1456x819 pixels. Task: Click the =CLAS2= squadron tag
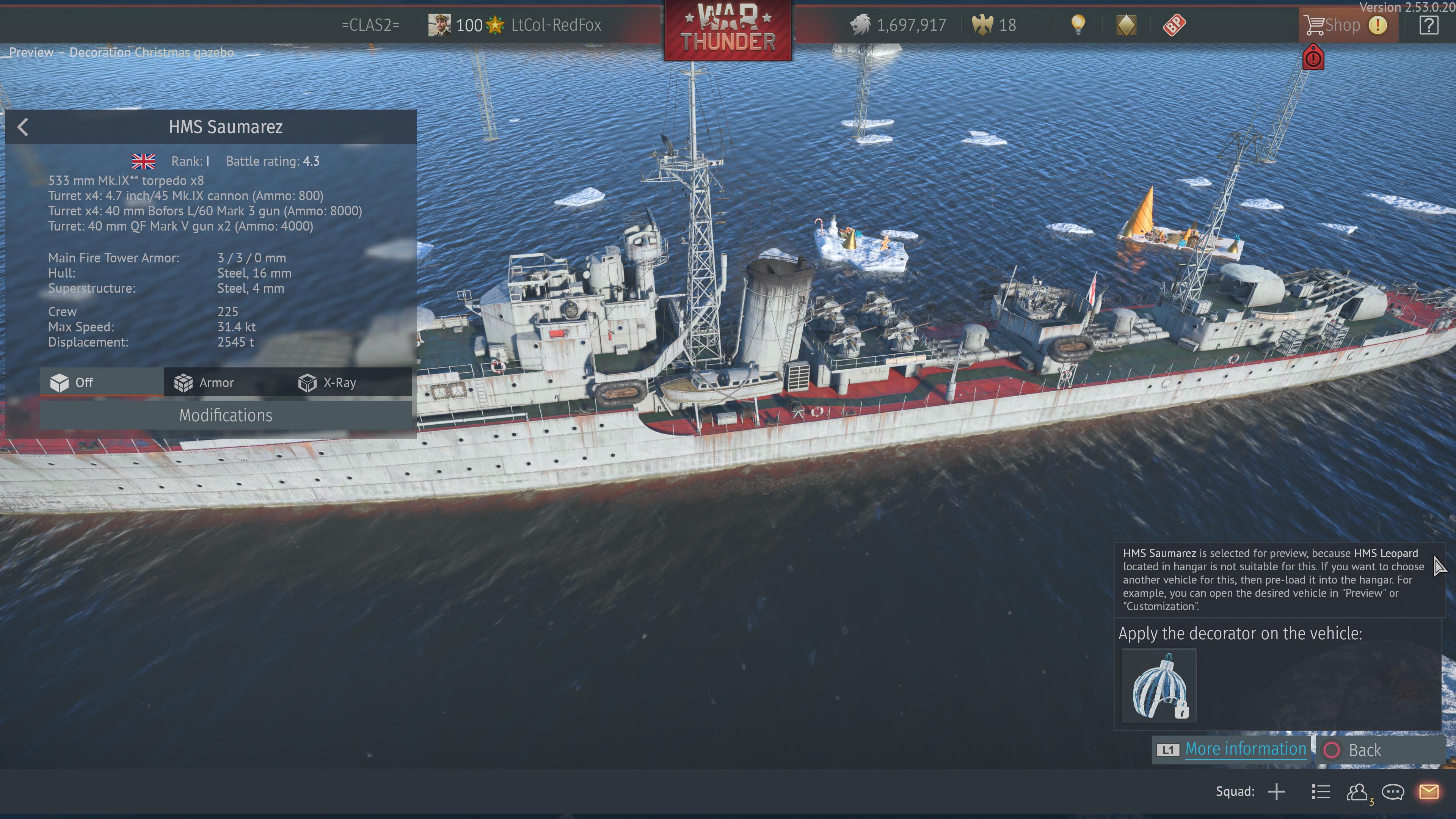[370, 25]
